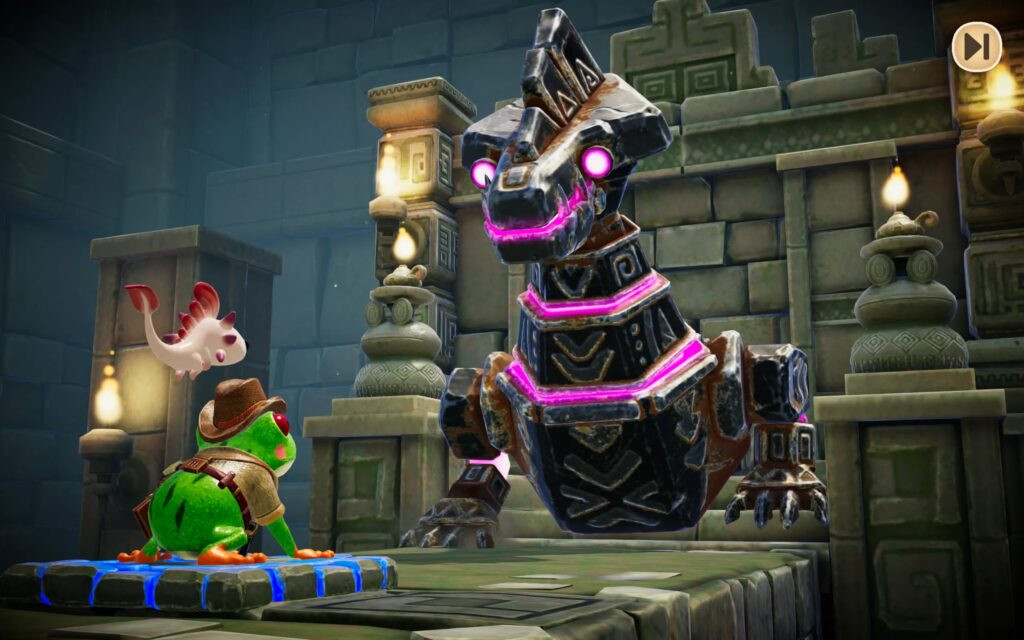Skip the cutscene with the skip button
1024x640 pixels.
coord(976,46)
